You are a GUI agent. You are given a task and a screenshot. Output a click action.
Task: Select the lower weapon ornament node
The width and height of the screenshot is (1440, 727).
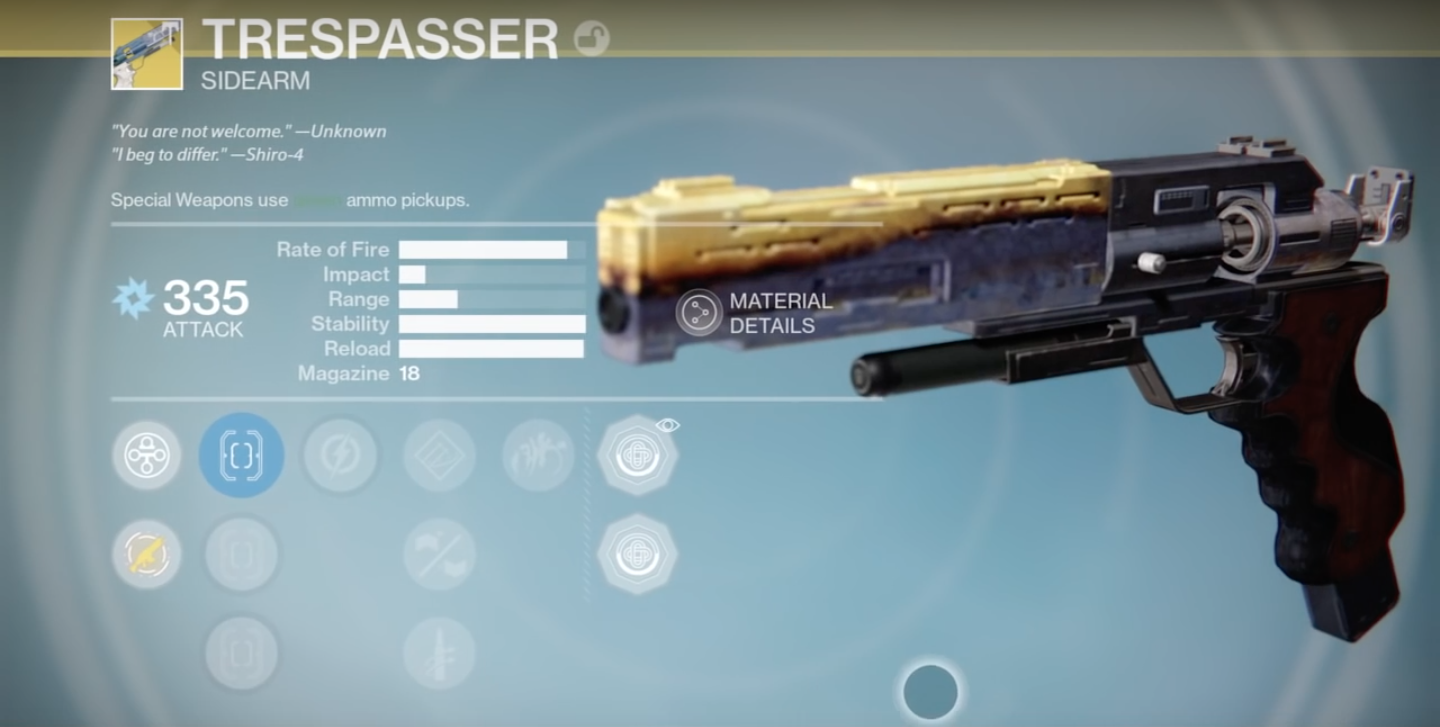pyautogui.click(x=638, y=553)
